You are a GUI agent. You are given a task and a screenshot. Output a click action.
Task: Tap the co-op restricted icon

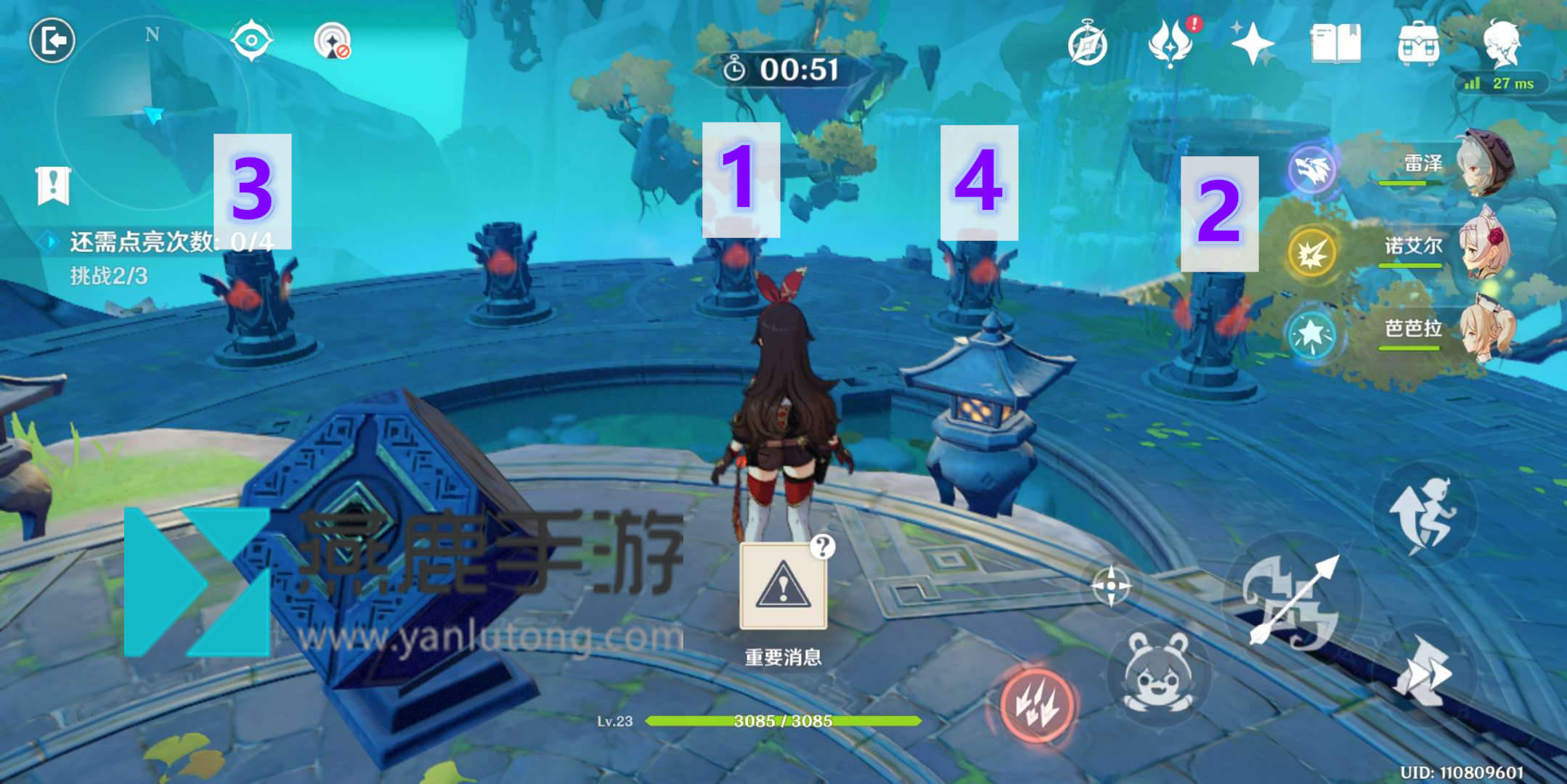click(333, 41)
